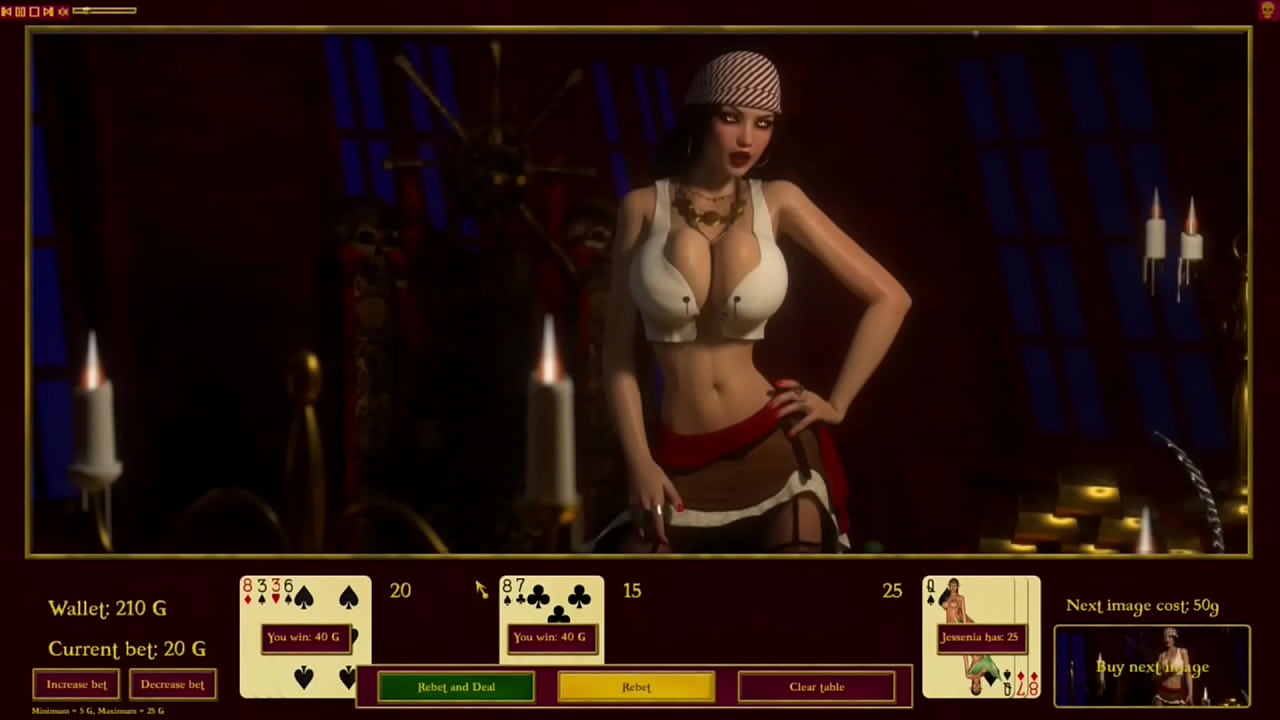Mute the volume speaker icon
Image resolution: width=1280 pixels, height=720 pixels.
(62, 11)
